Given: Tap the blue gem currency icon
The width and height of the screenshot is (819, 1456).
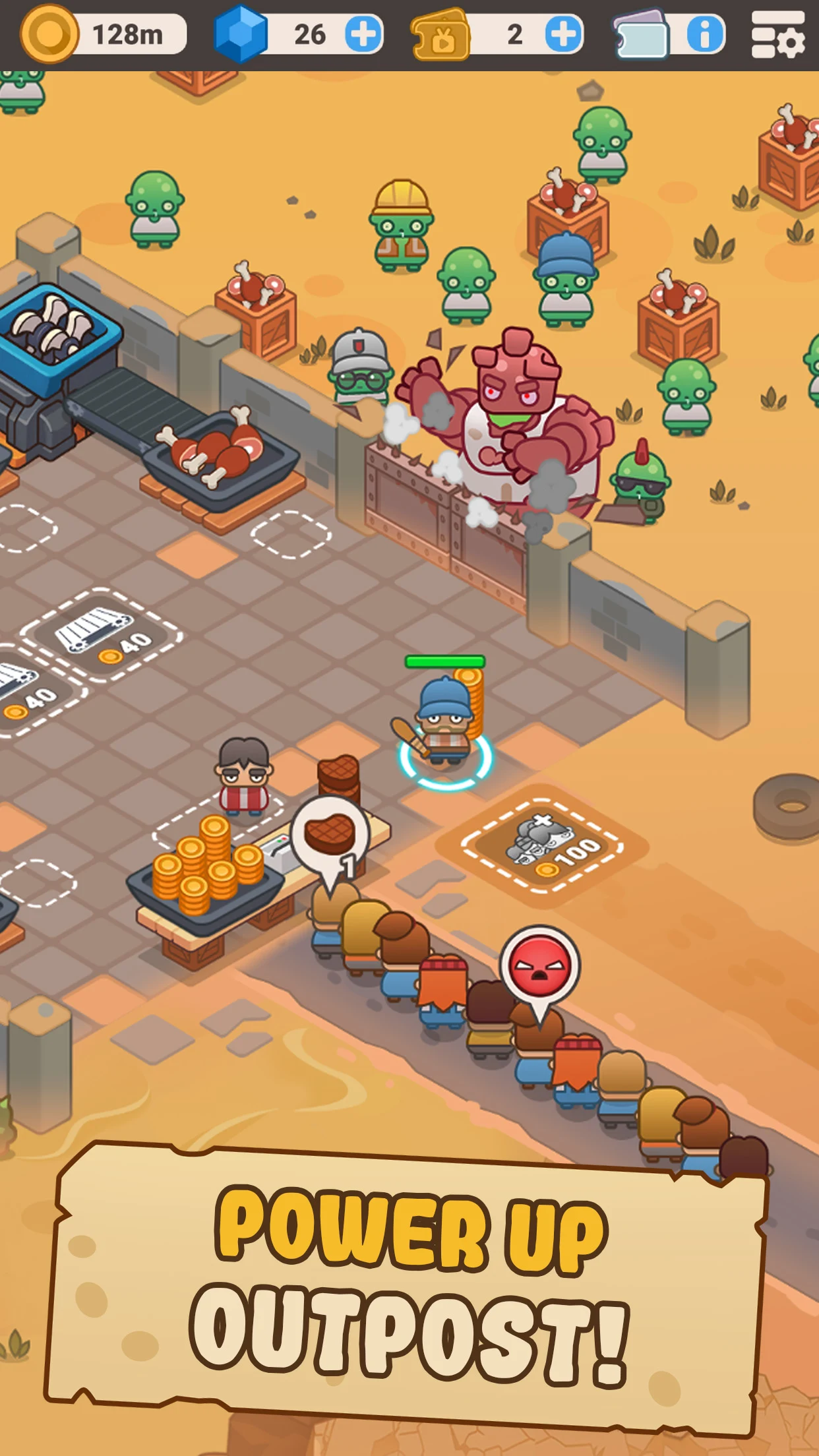Looking at the screenshot, I should pos(241,34).
